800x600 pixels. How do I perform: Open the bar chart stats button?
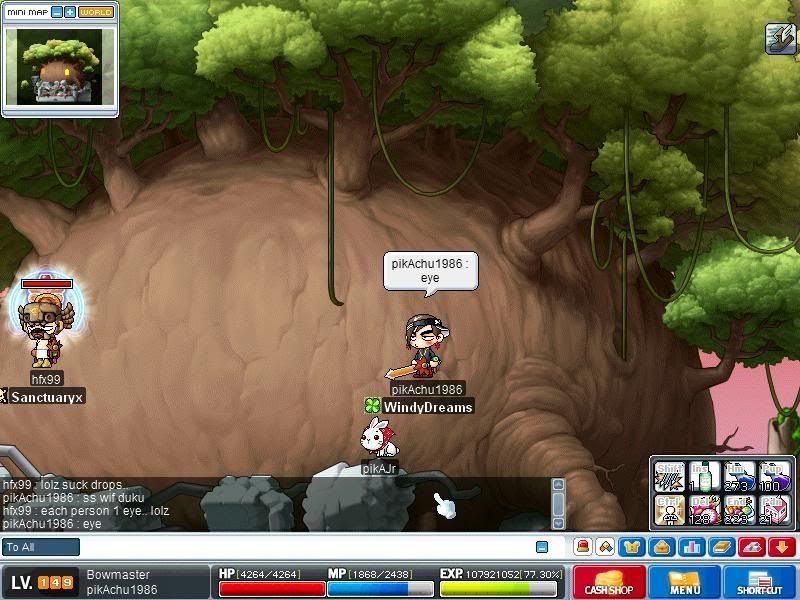coord(690,547)
